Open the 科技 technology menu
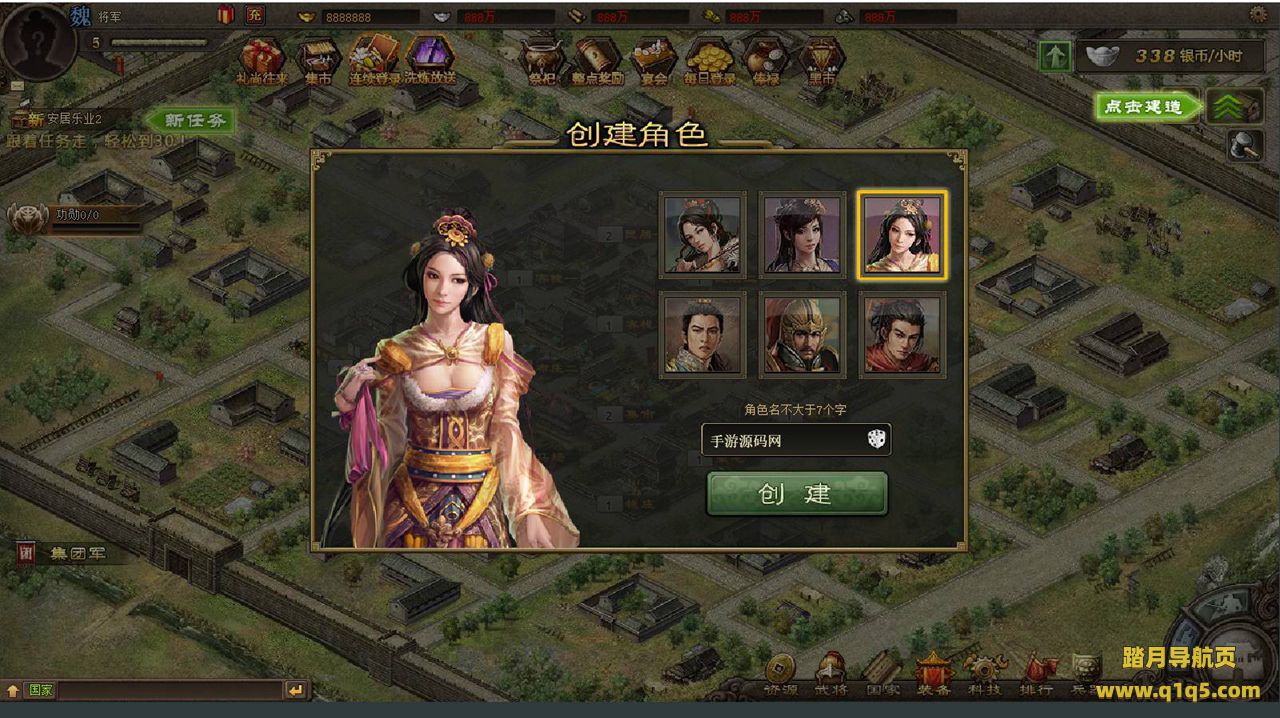The height and width of the screenshot is (718, 1280). (983, 675)
